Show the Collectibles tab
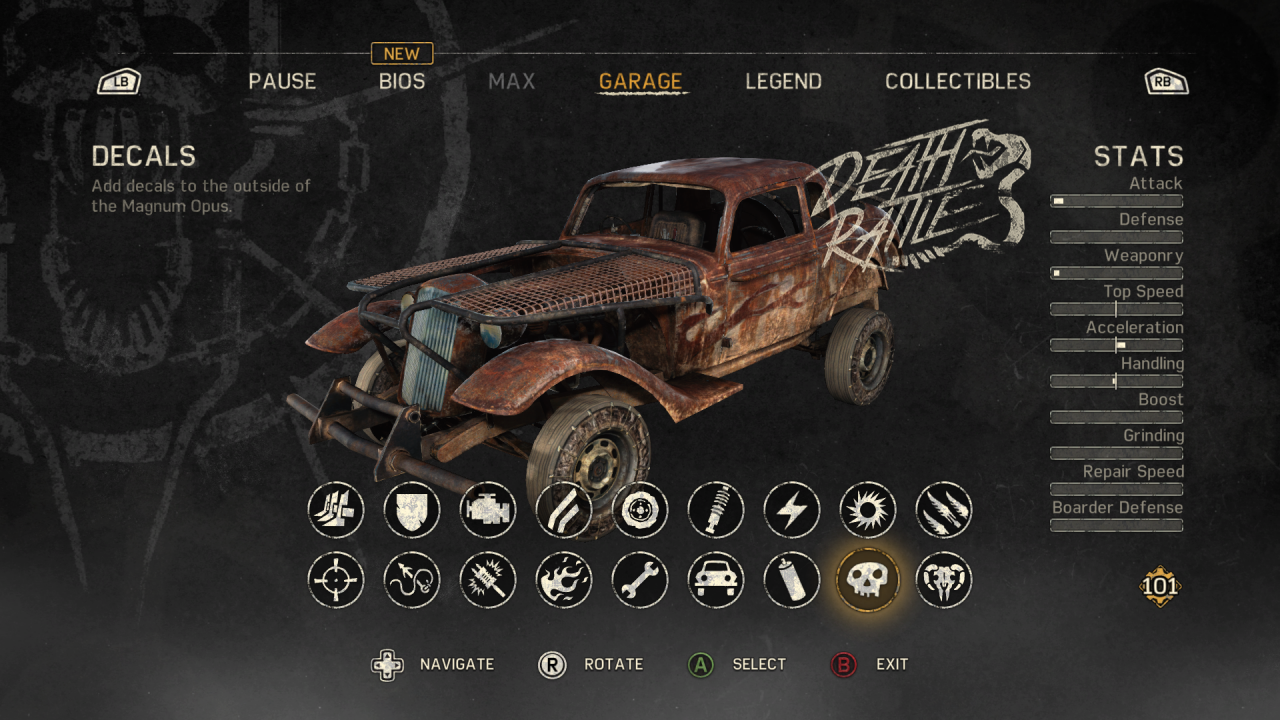1280x720 pixels. (x=957, y=82)
